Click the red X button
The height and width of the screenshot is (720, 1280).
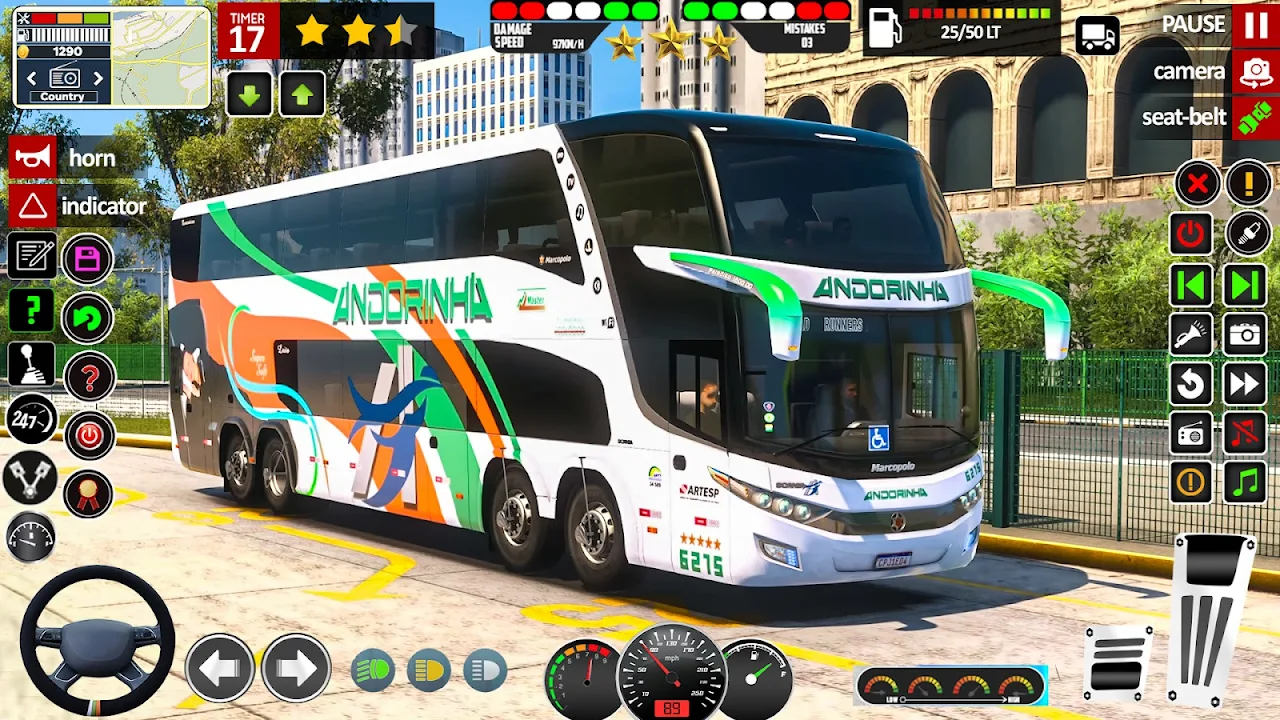pos(1196,183)
